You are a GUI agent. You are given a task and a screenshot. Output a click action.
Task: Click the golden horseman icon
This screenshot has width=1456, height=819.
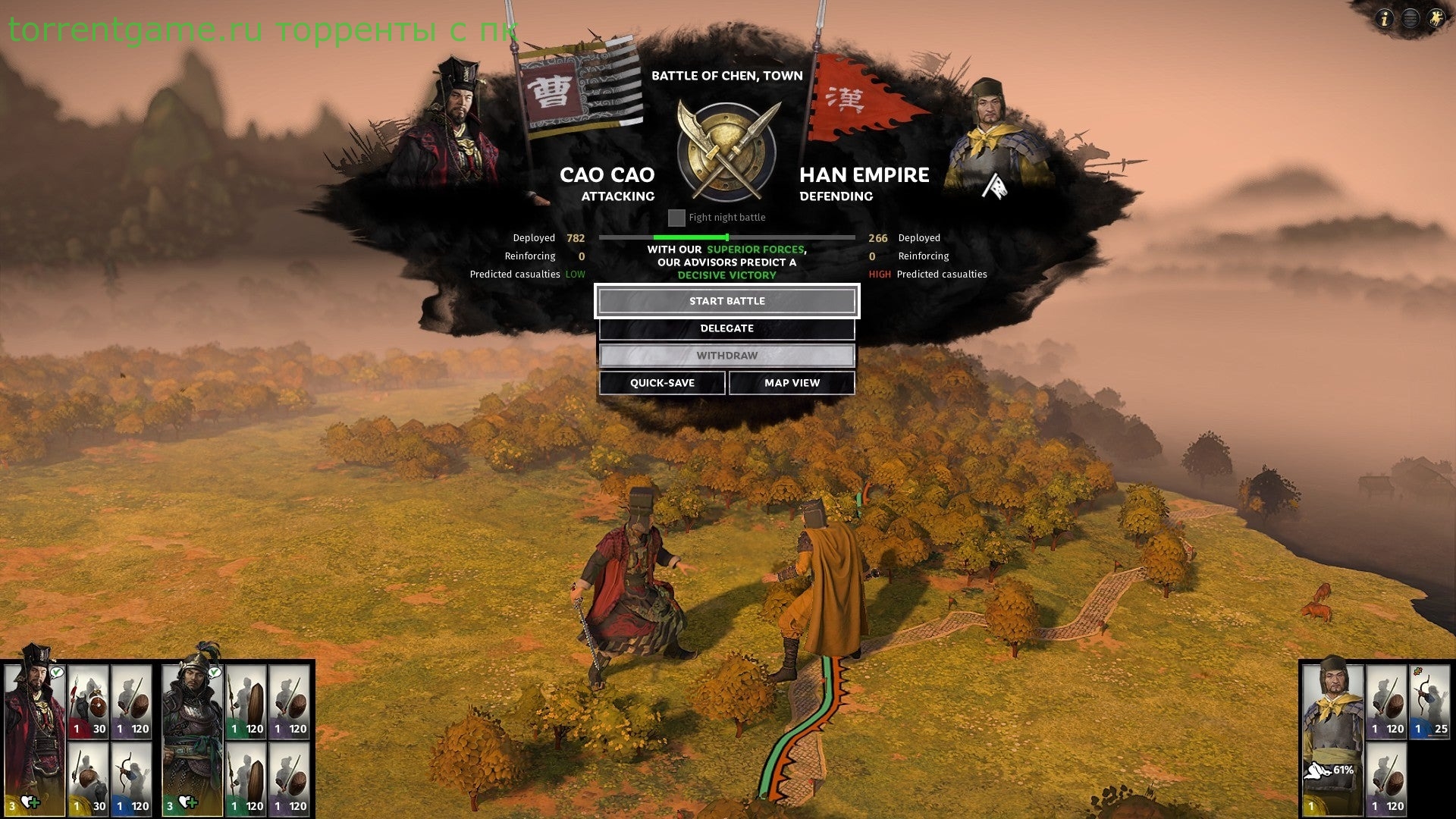(x=1436, y=18)
